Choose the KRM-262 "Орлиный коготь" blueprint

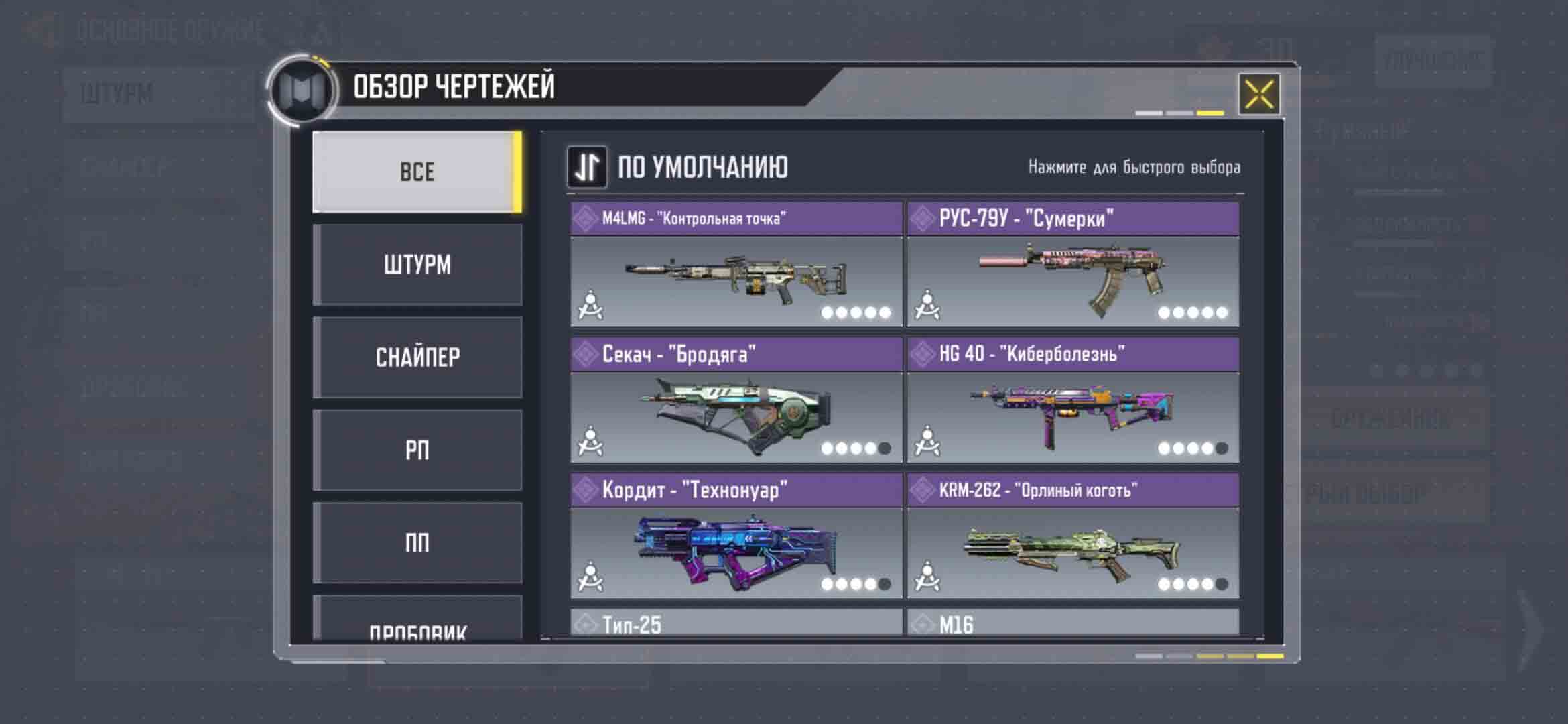point(1073,536)
